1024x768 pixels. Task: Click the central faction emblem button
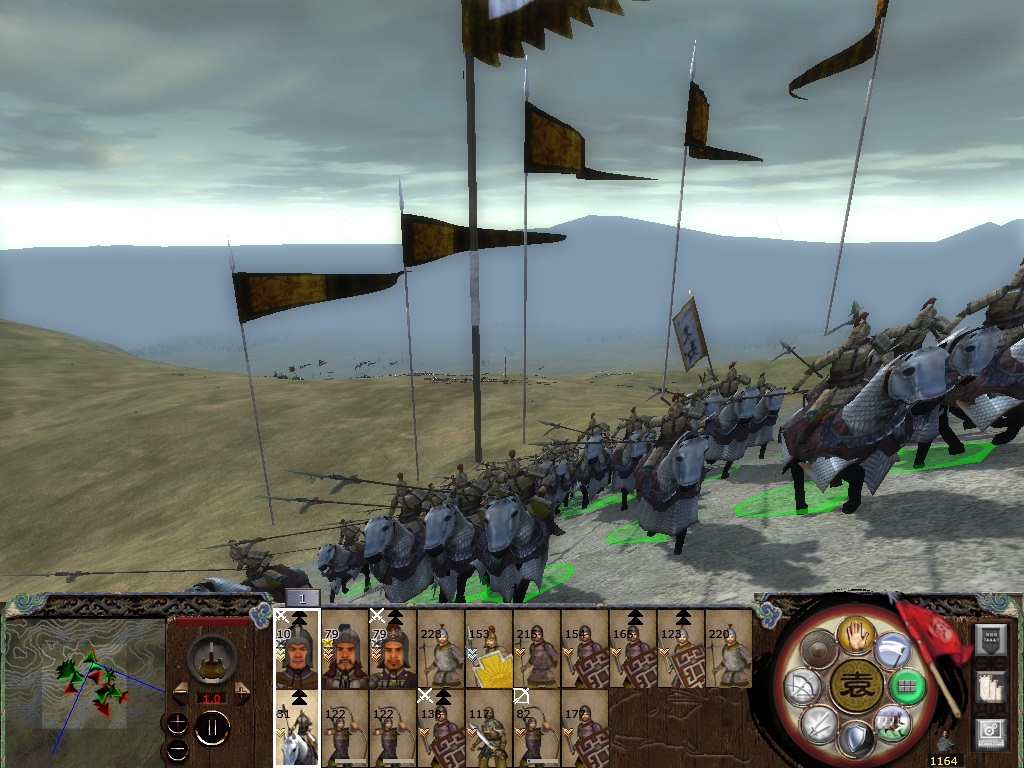point(855,687)
